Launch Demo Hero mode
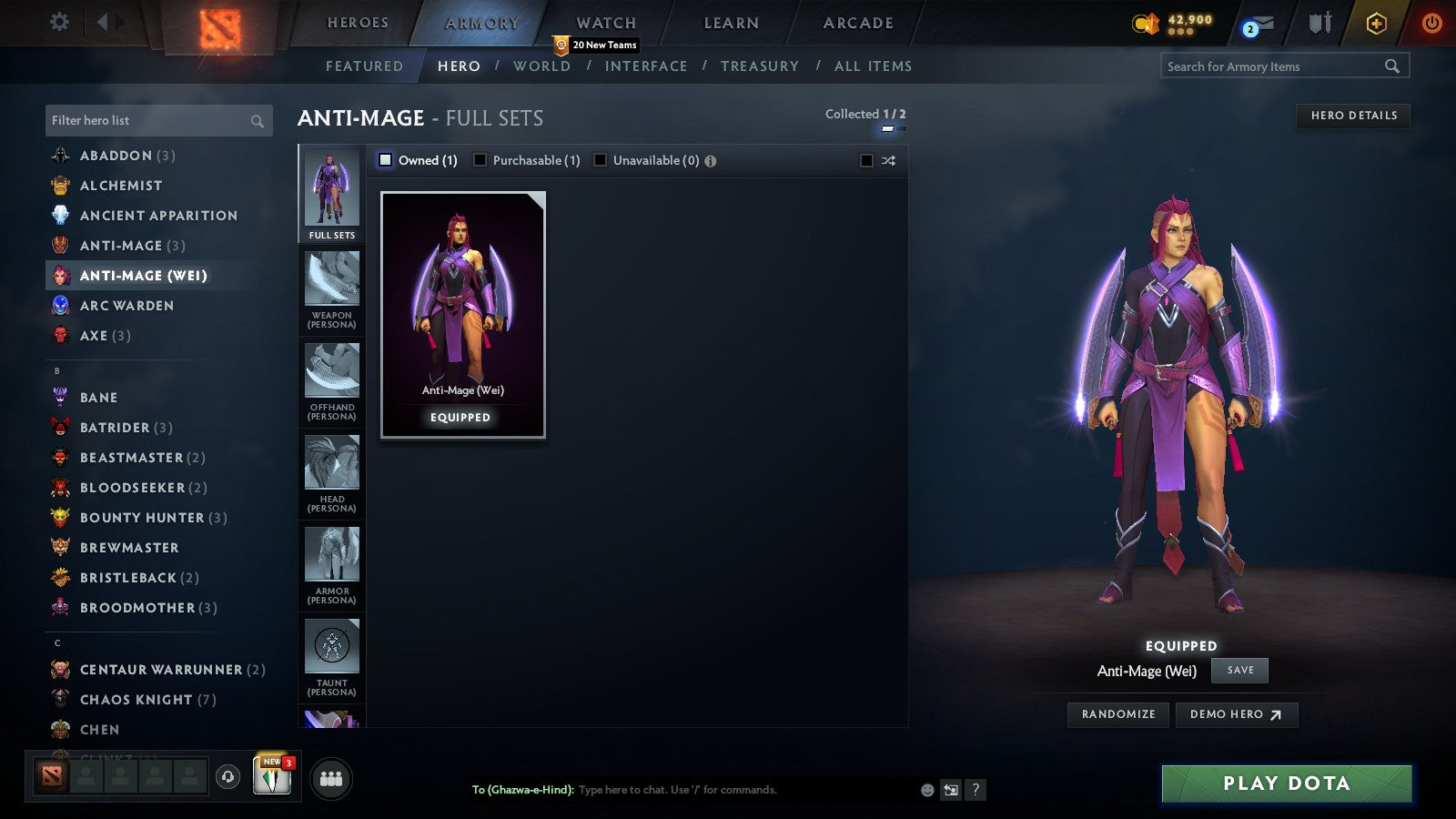 point(1236,714)
